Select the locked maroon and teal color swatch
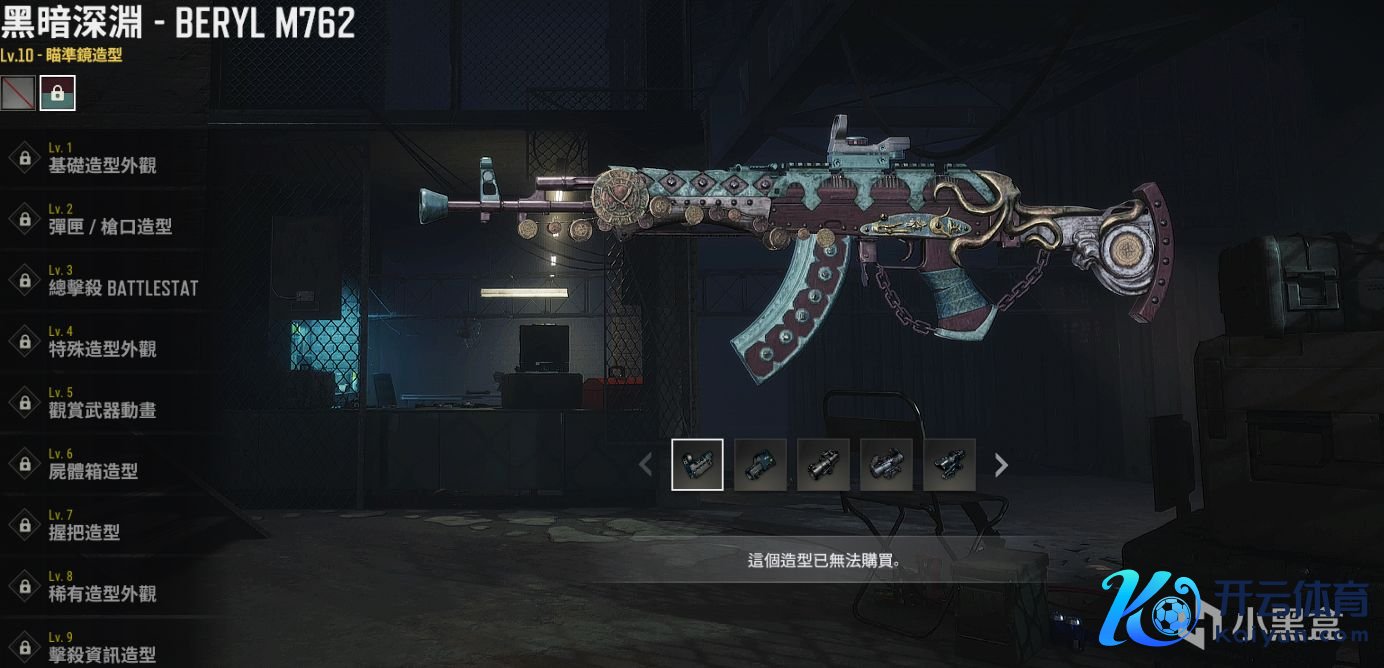This screenshot has width=1384, height=668. click(x=57, y=93)
